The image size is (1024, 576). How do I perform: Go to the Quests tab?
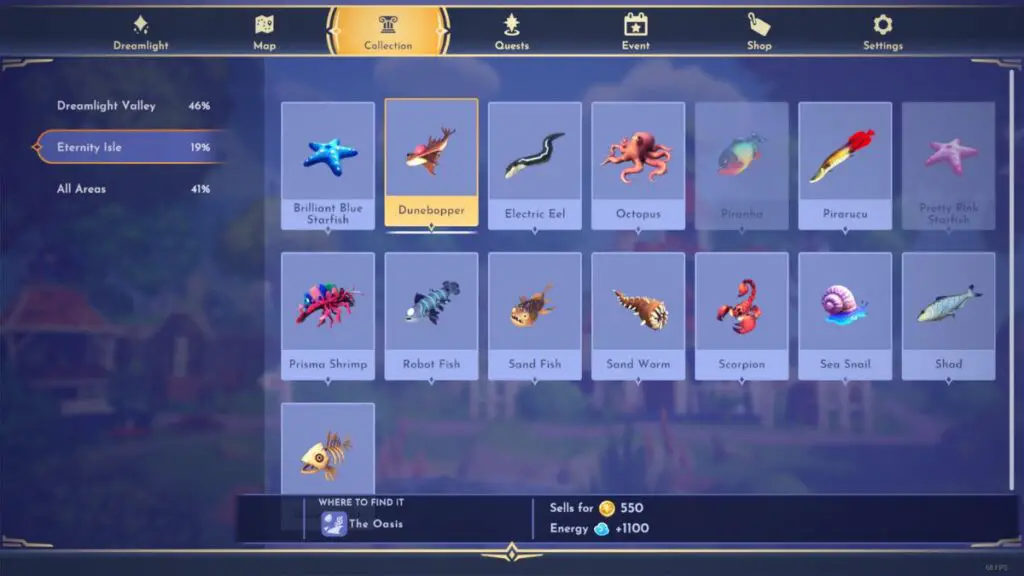511,32
